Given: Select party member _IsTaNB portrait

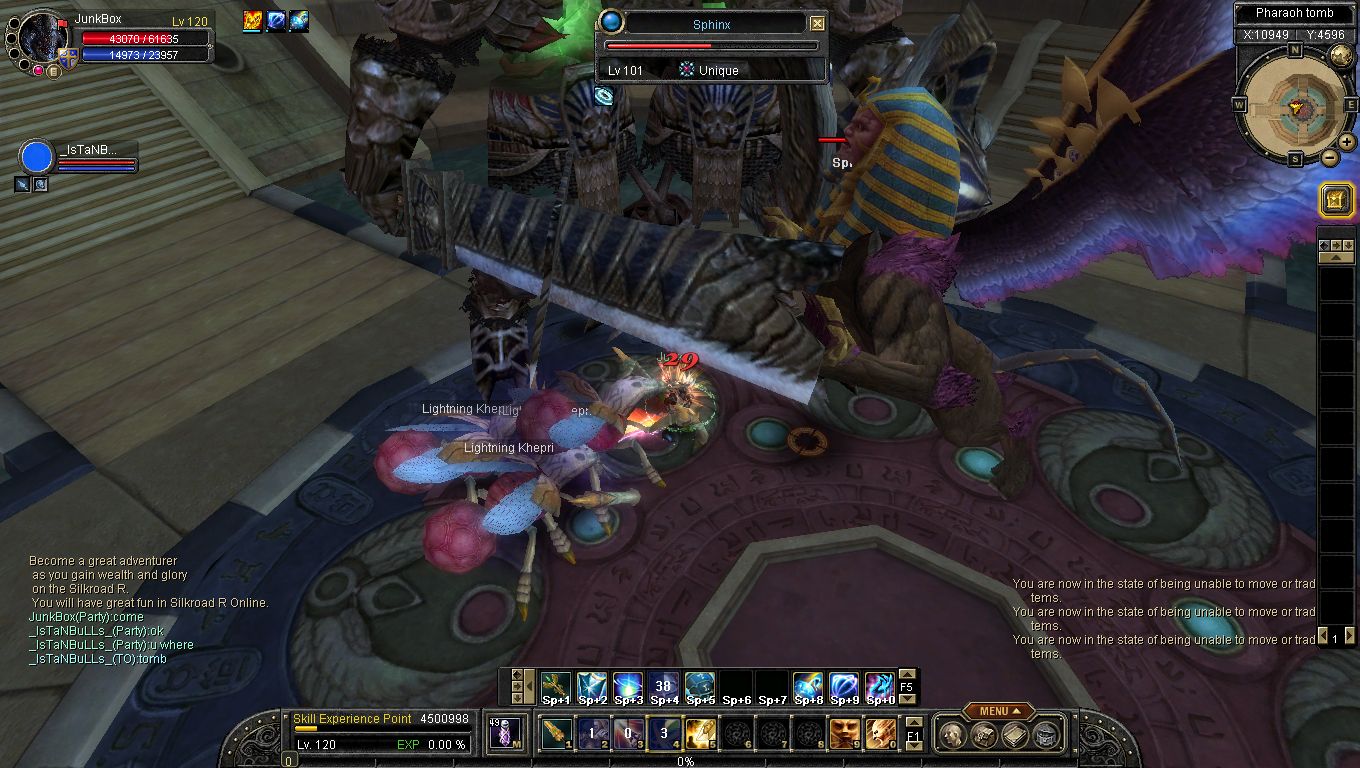Looking at the screenshot, I should 37,157.
